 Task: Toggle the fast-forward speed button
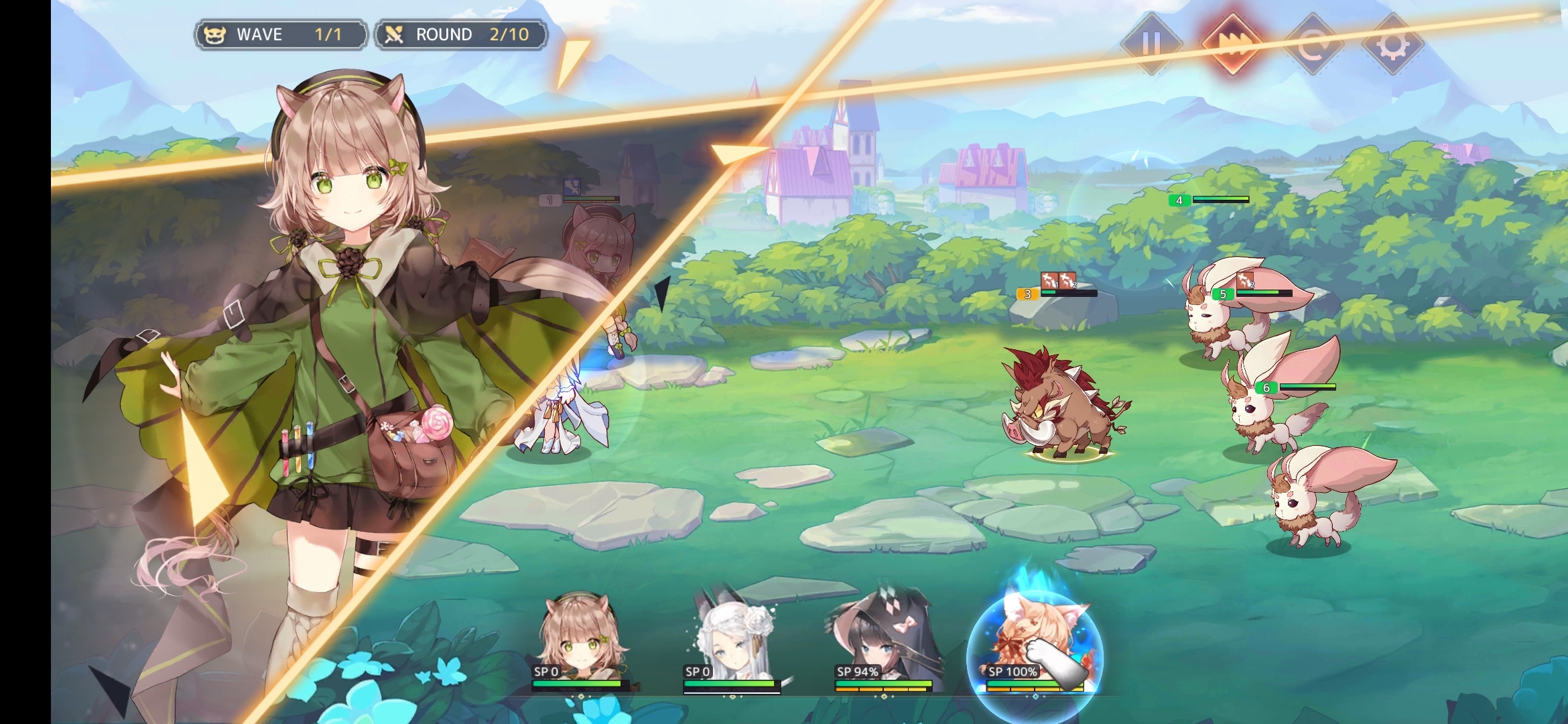point(1232,44)
